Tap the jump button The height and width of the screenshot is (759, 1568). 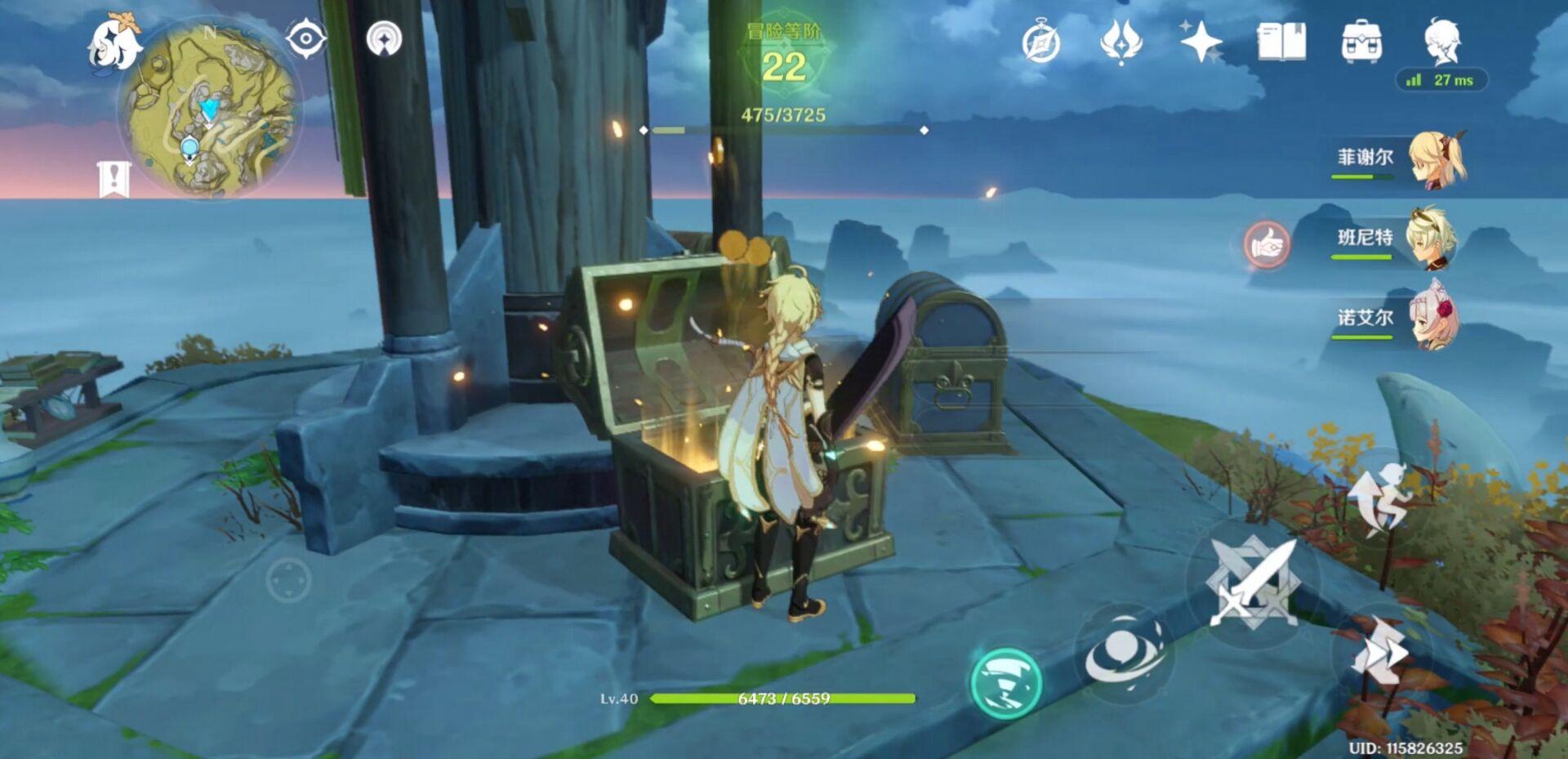[1382, 497]
